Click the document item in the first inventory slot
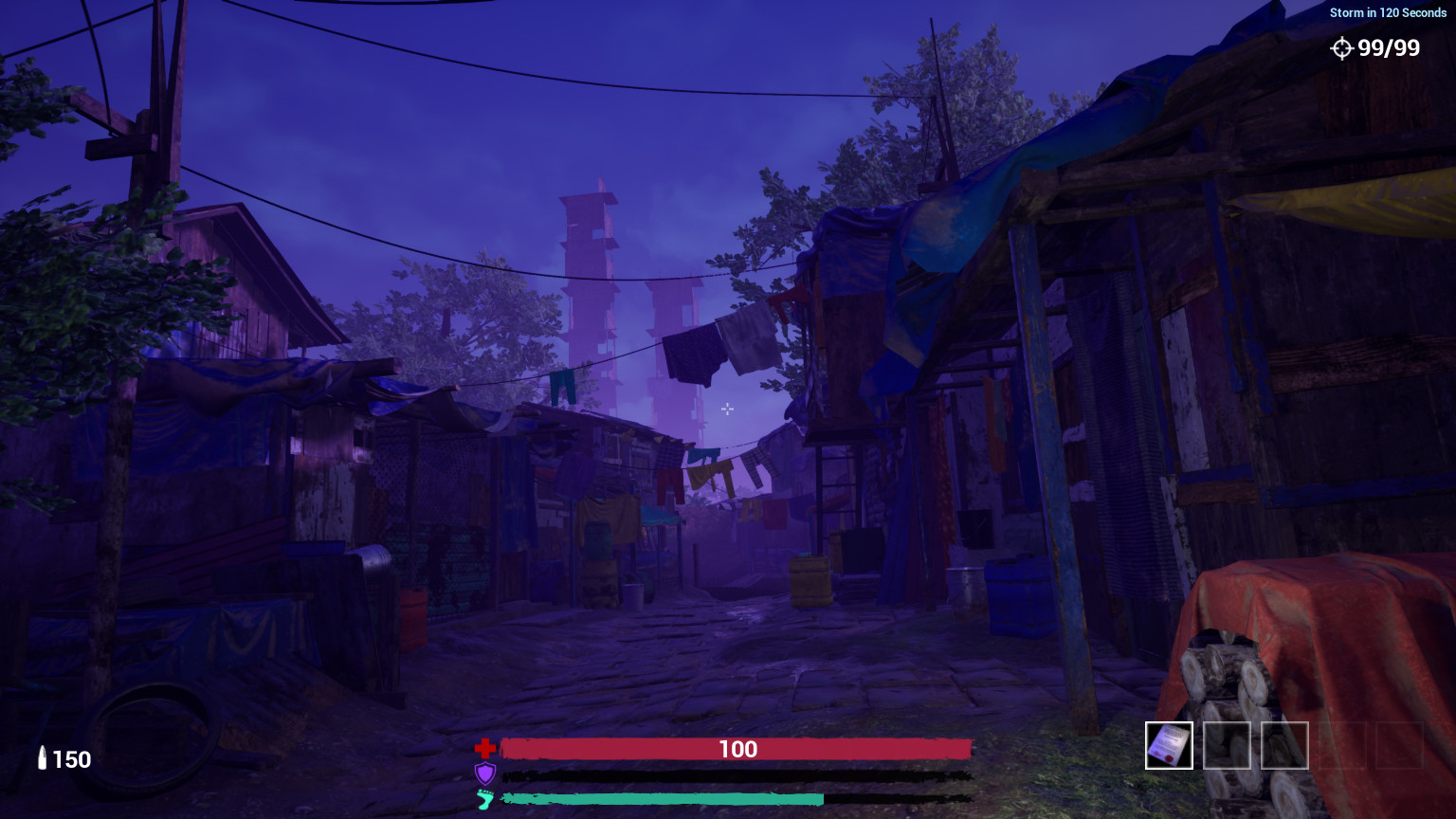1456x819 pixels. 1168,745
